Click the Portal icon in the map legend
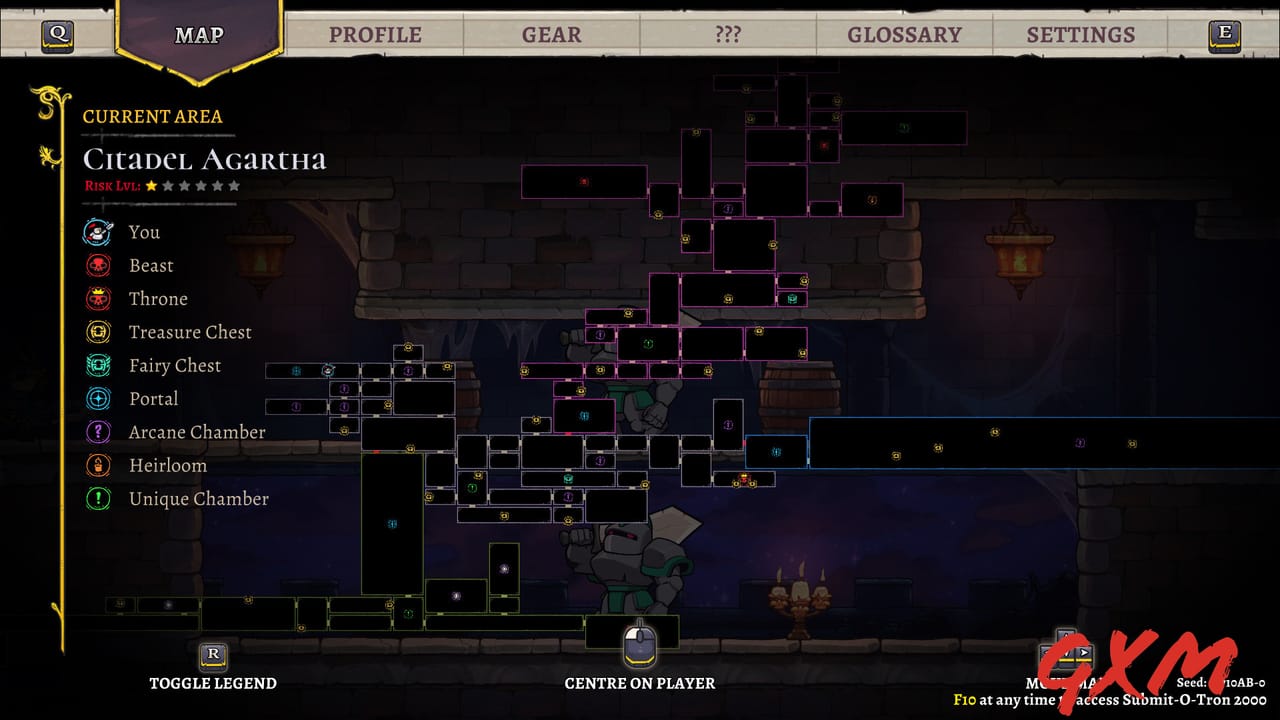 pos(97,399)
